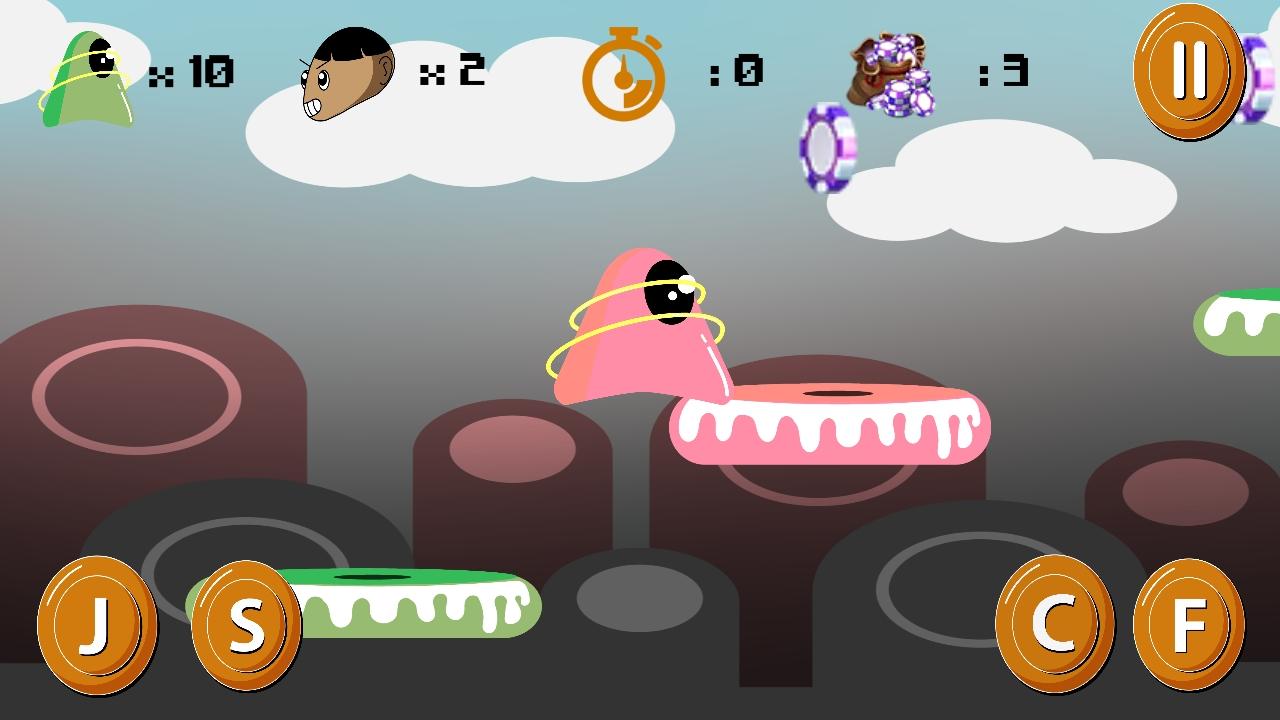
Task: Click the partially visible chip near screen edge
Action: pyautogui.click(x=1262, y=75)
